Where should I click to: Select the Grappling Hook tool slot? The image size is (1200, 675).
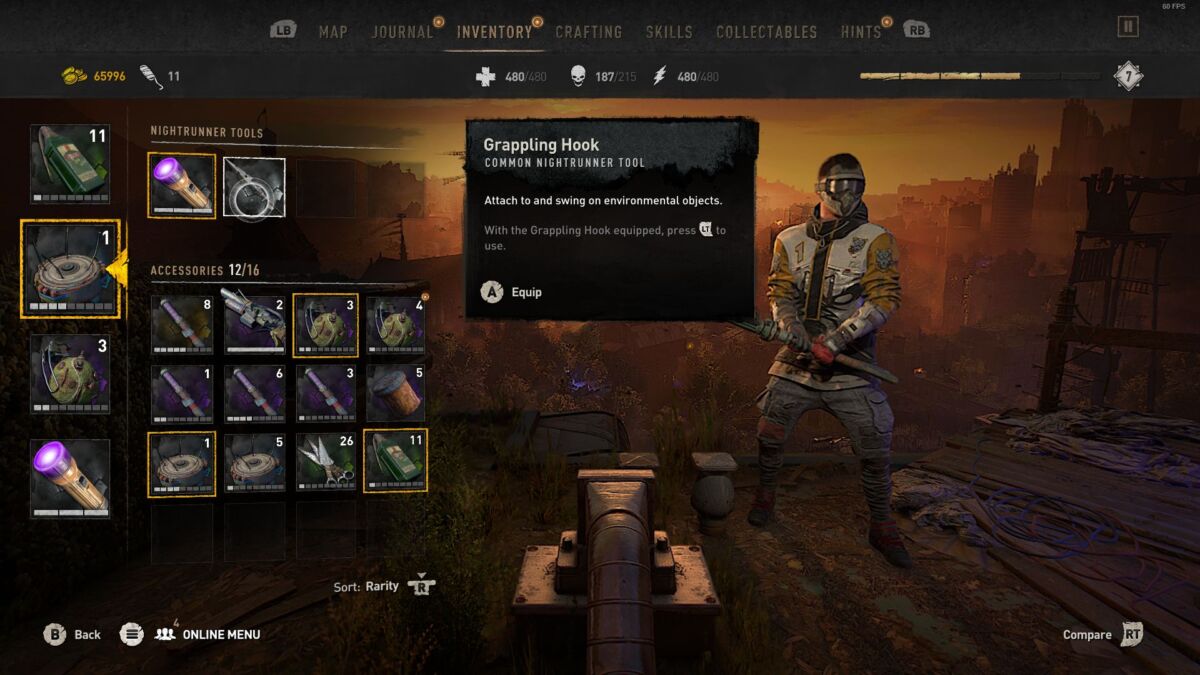(x=254, y=187)
